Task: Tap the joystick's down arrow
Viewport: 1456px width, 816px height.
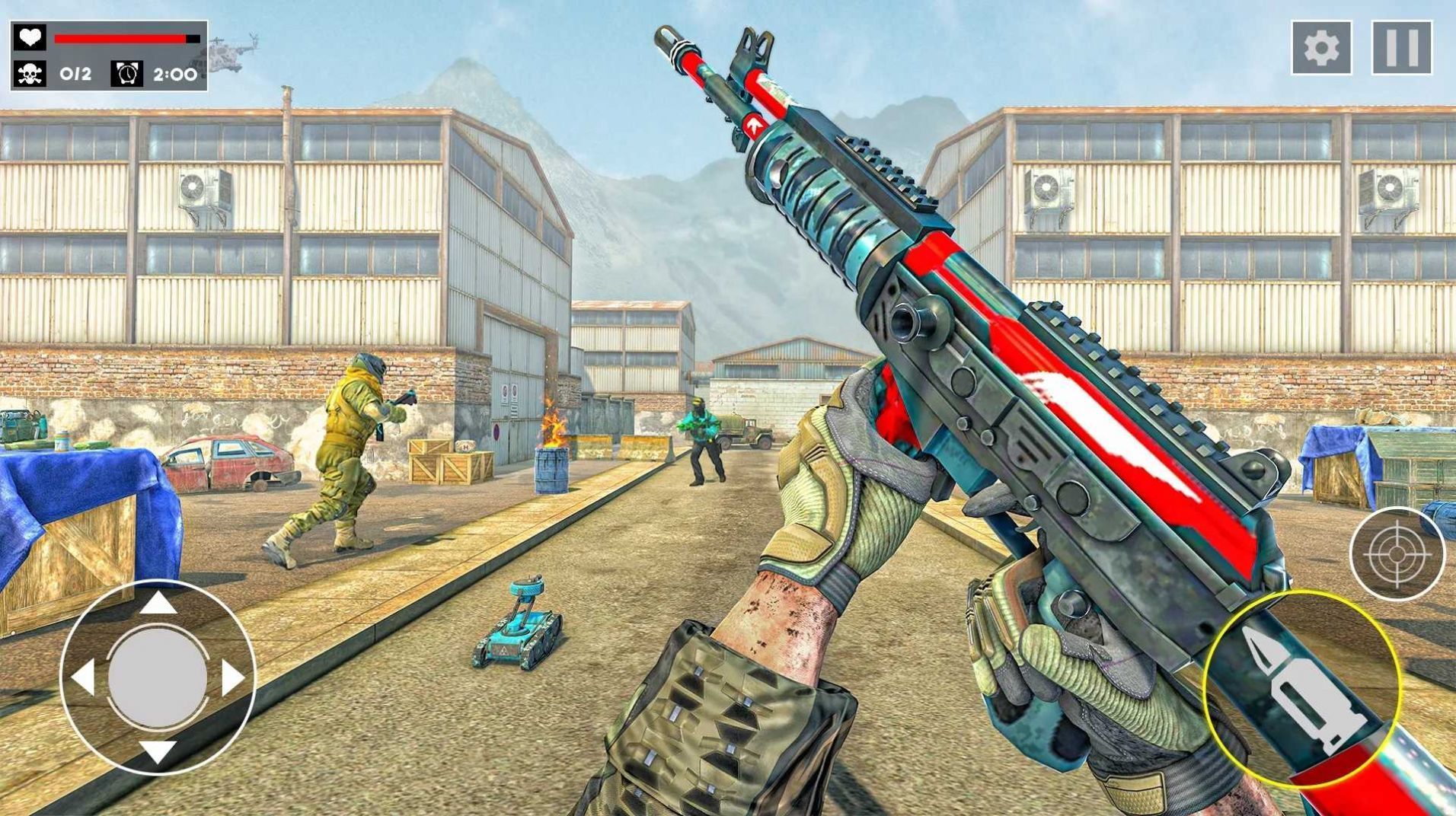Action: pos(158,751)
